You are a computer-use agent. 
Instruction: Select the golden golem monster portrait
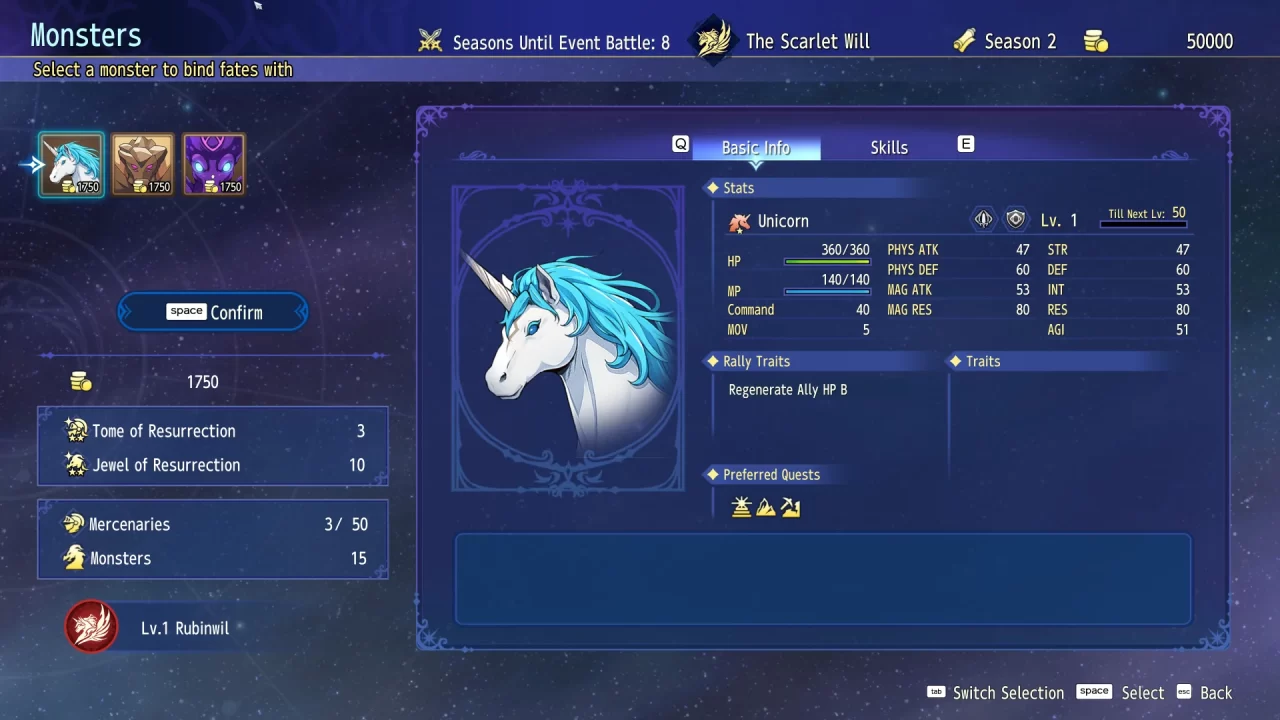pos(142,163)
